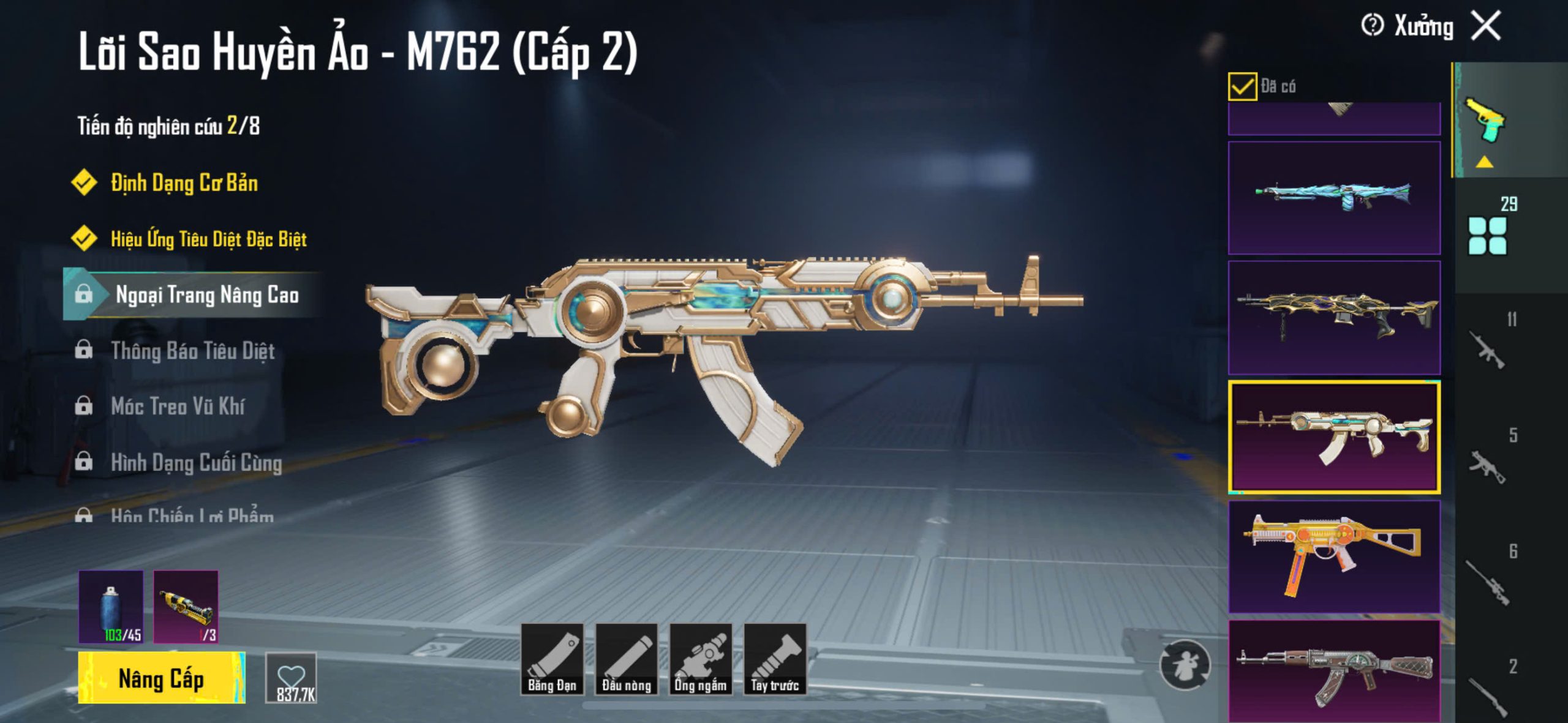Select the blue machine gun skin thumbnail
The height and width of the screenshot is (723, 1568).
click(1334, 198)
